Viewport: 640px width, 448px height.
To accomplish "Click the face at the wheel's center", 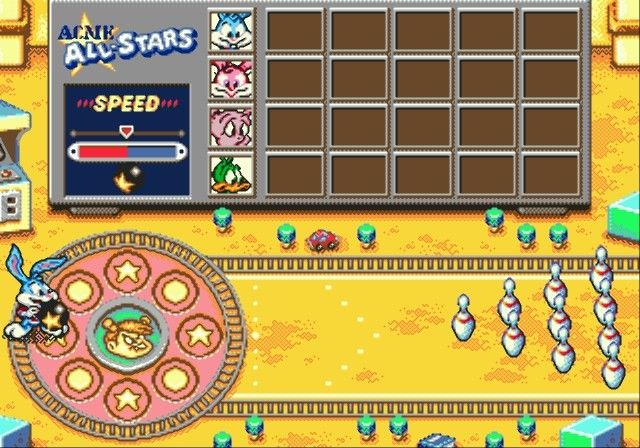I will [126, 332].
